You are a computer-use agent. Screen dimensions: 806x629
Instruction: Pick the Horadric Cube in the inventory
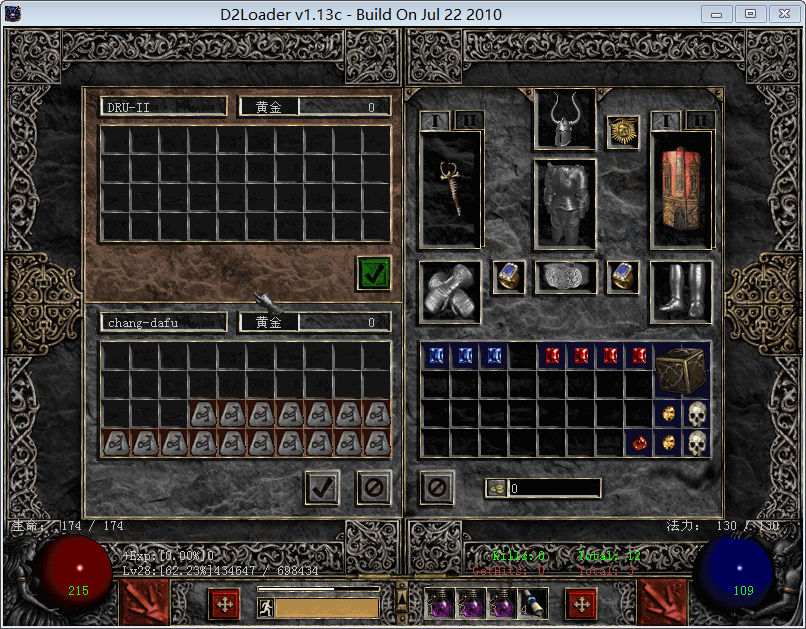681,370
